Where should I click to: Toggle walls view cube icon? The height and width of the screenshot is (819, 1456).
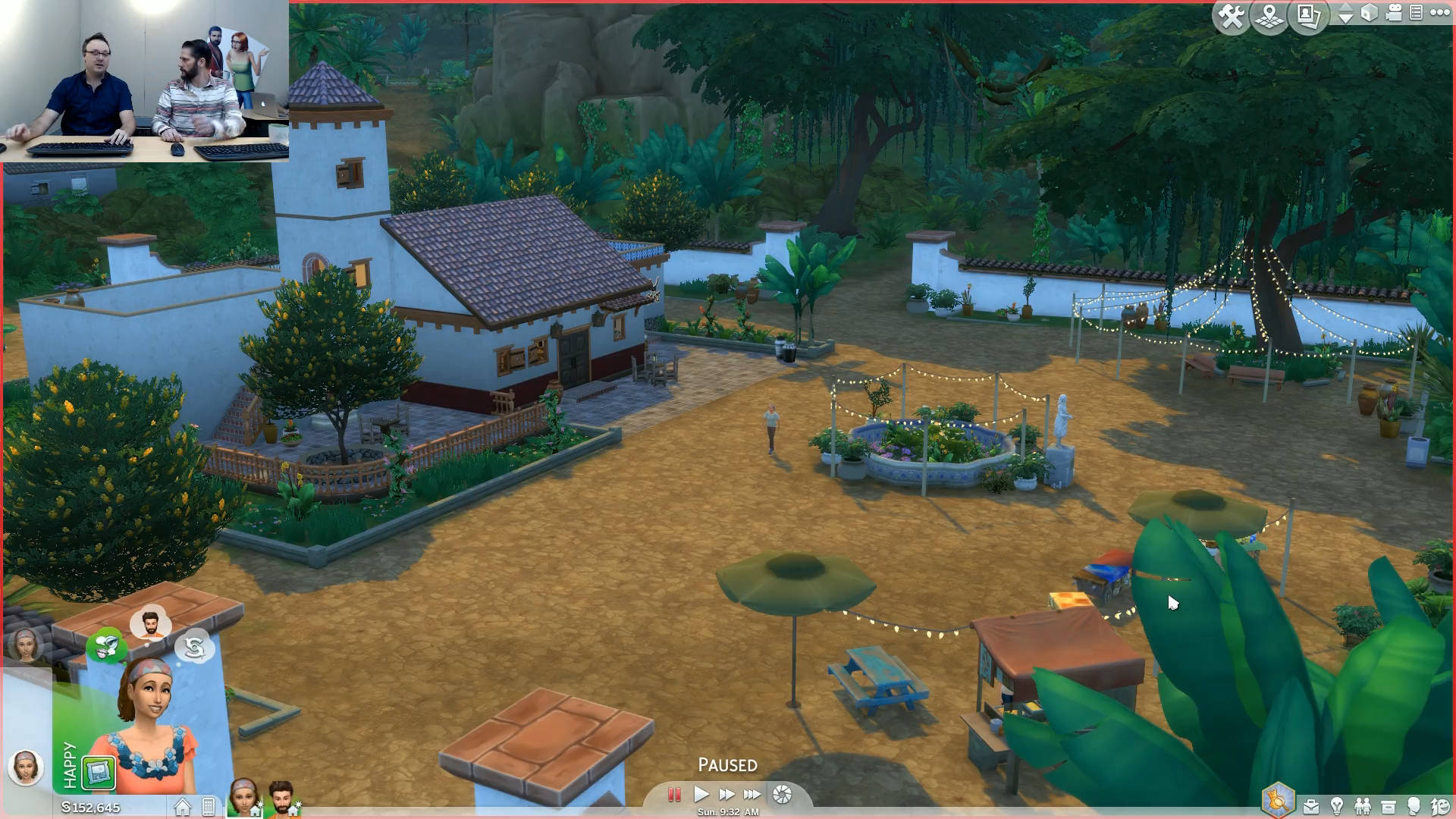1369,13
